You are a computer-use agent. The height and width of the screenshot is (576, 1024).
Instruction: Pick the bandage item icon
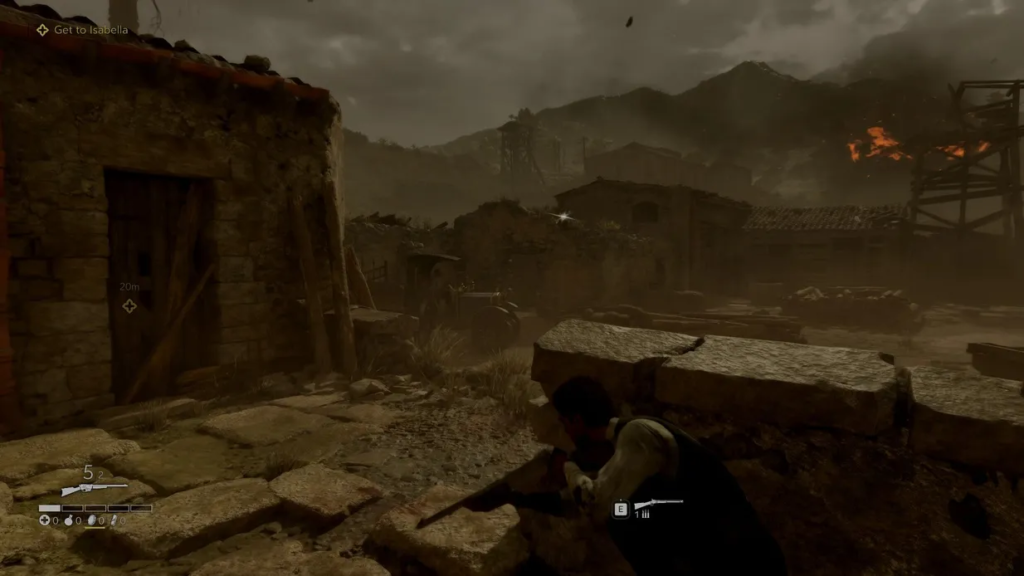[114, 520]
